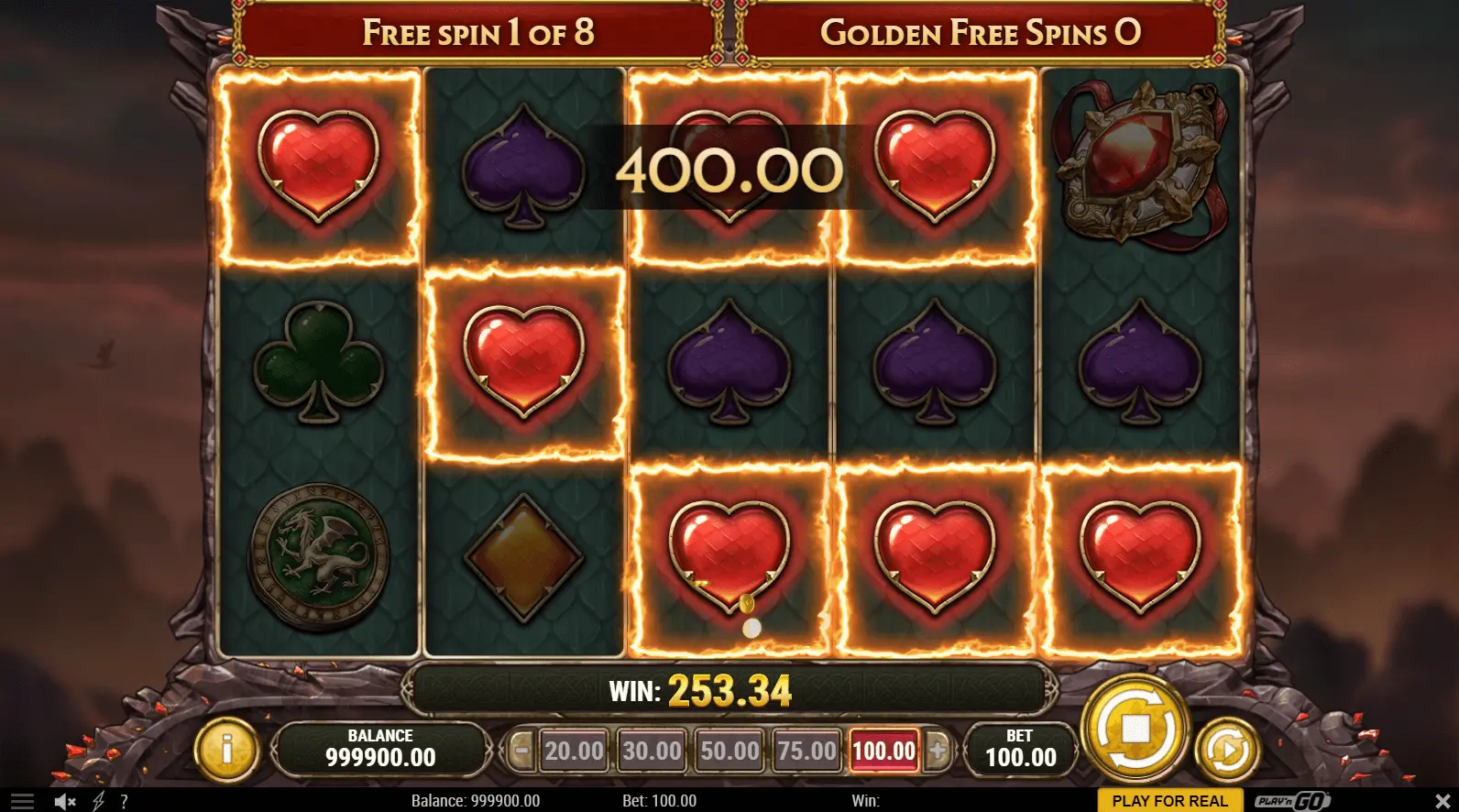Select the 100.00 bet value

[883, 752]
